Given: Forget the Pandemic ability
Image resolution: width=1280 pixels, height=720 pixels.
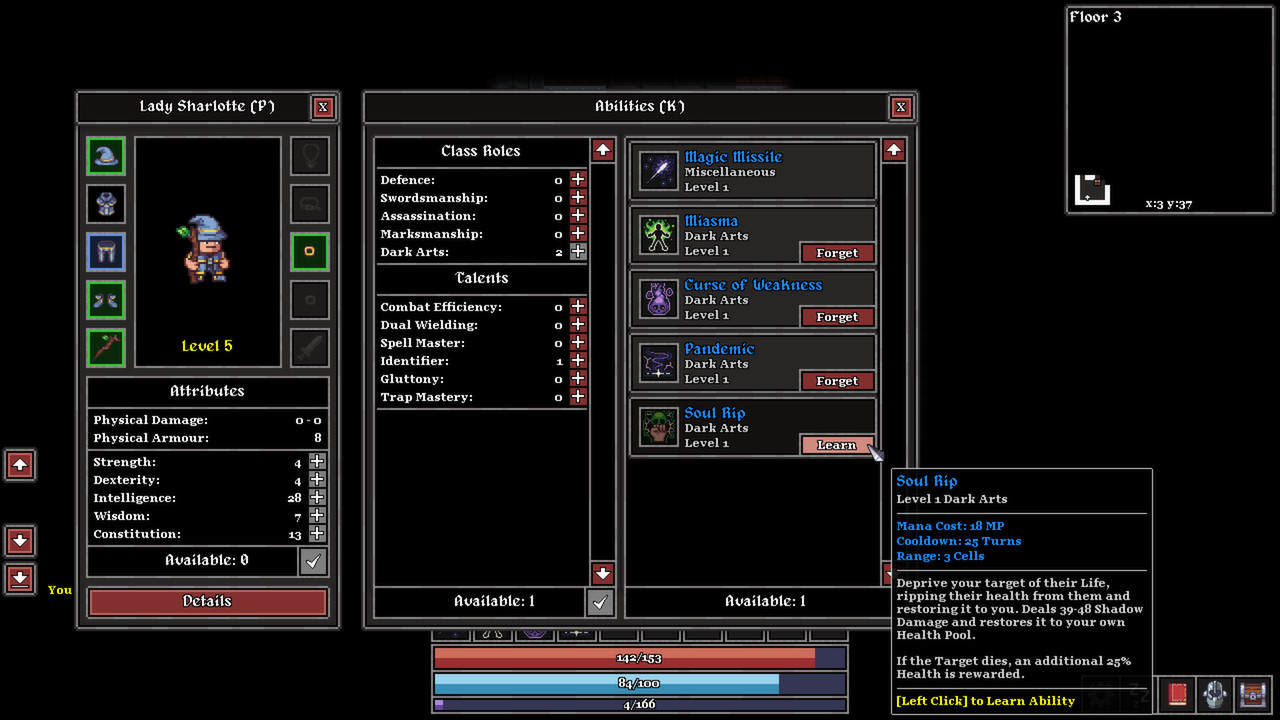Looking at the screenshot, I should point(837,380).
